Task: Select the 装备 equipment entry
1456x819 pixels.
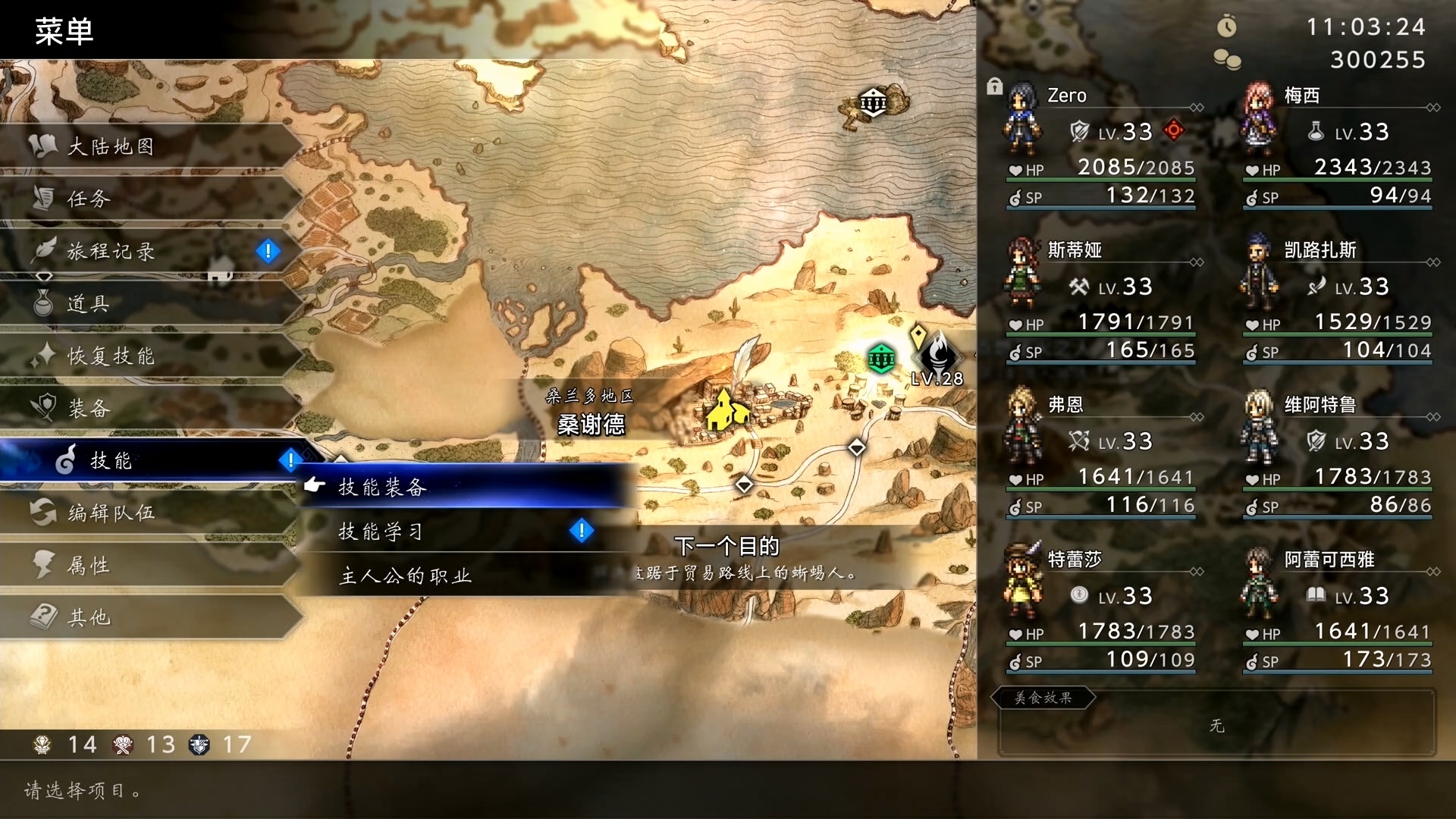Action: coord(89,408)
